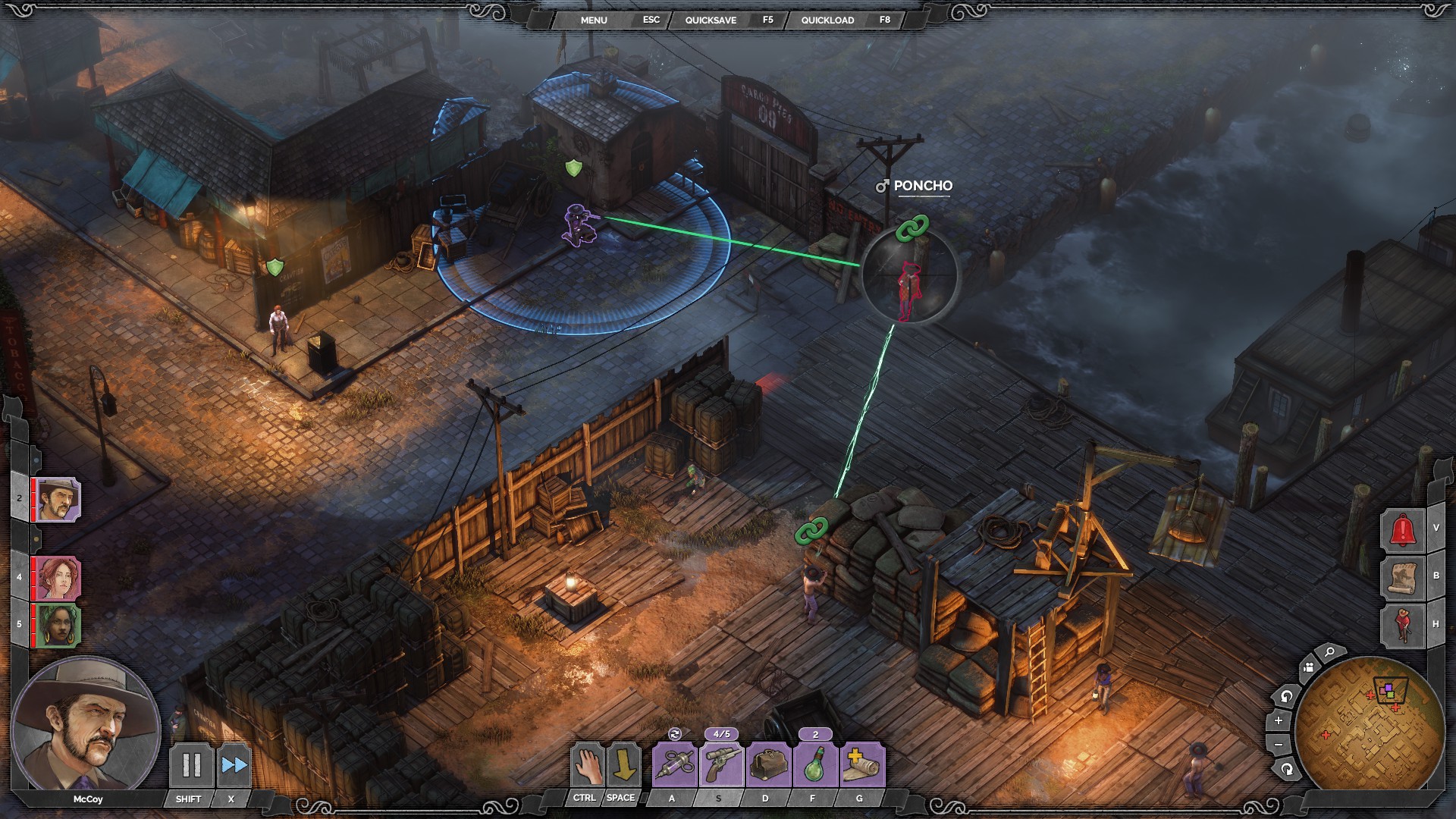This screenshot has width=1456, height=819.
Task: Click the minimap's magnifying glass button
Action: [x=1329, y=651]
